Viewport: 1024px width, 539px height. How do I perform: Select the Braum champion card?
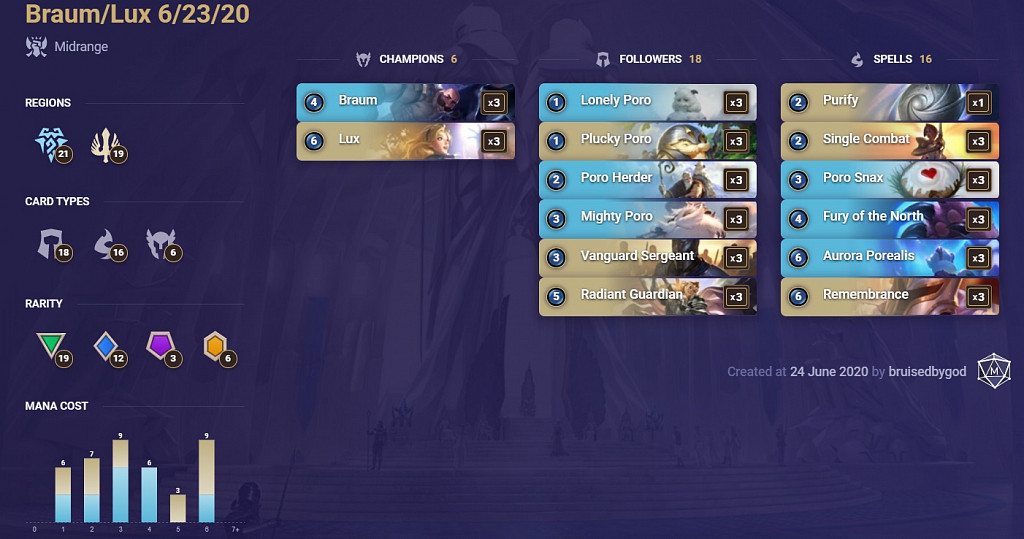tap(405, 101)
